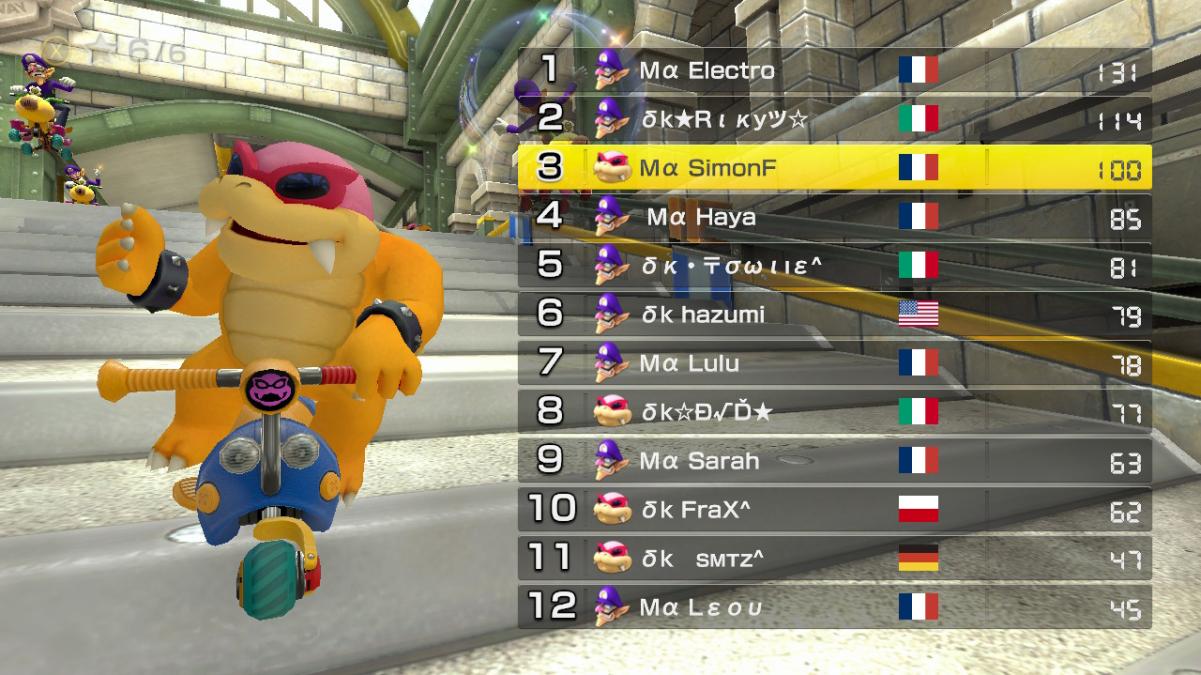Viewport: 1201px width, 675px height.
Task: Select first-place row Mα Electro
Action: (834, 71)
